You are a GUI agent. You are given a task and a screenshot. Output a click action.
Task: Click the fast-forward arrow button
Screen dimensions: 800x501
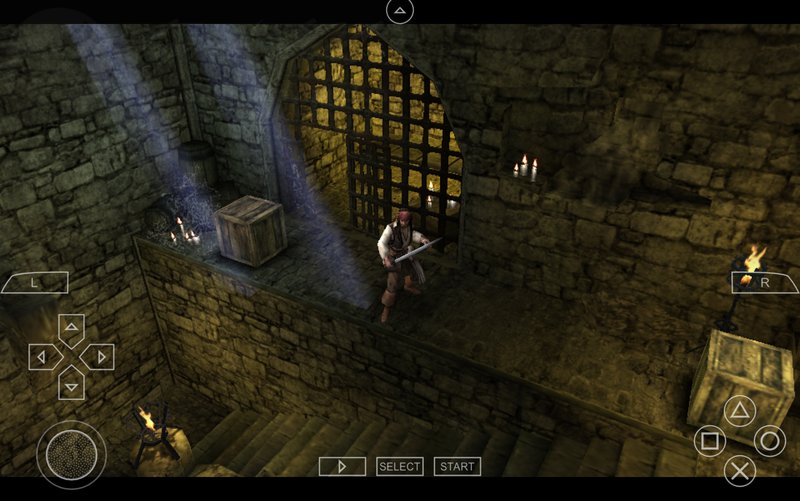(x=342, y=466)
